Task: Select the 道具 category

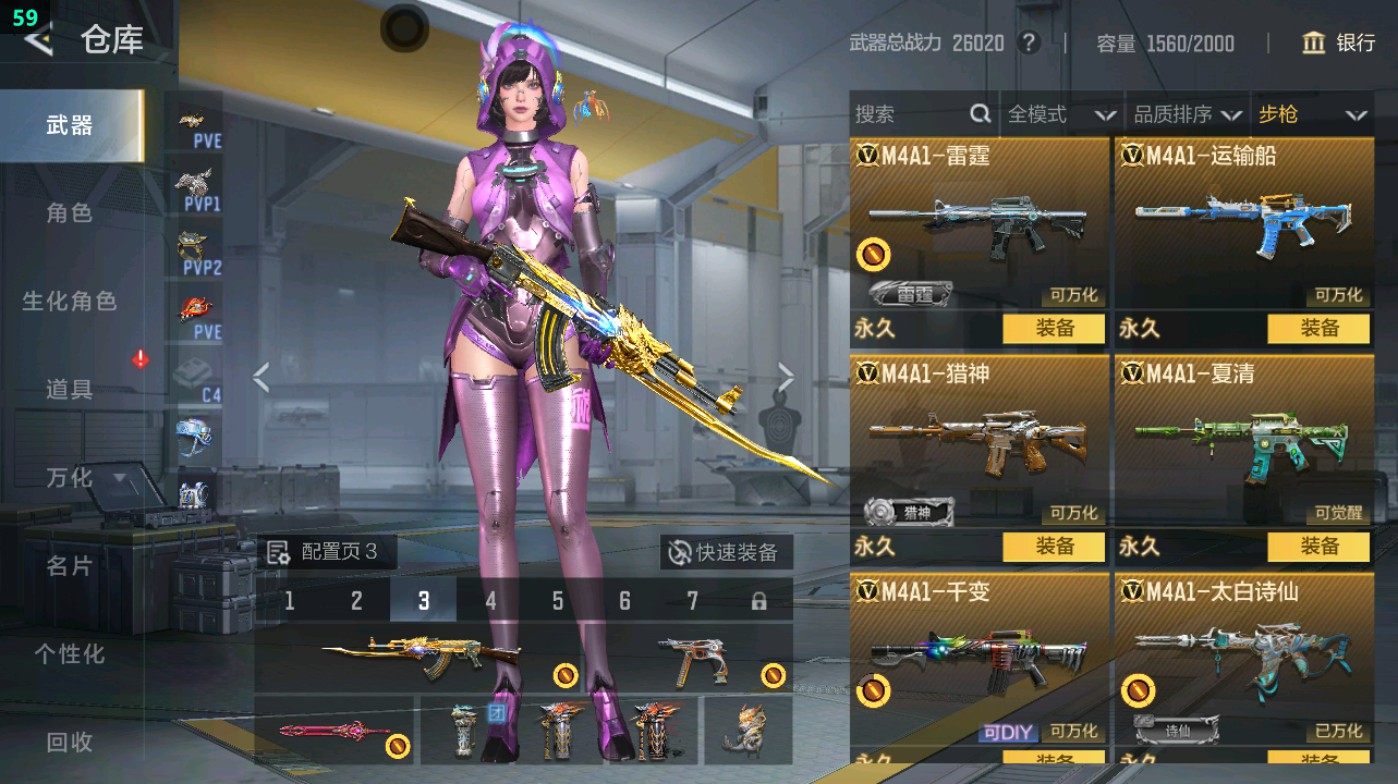Action: tap(69, 389)
